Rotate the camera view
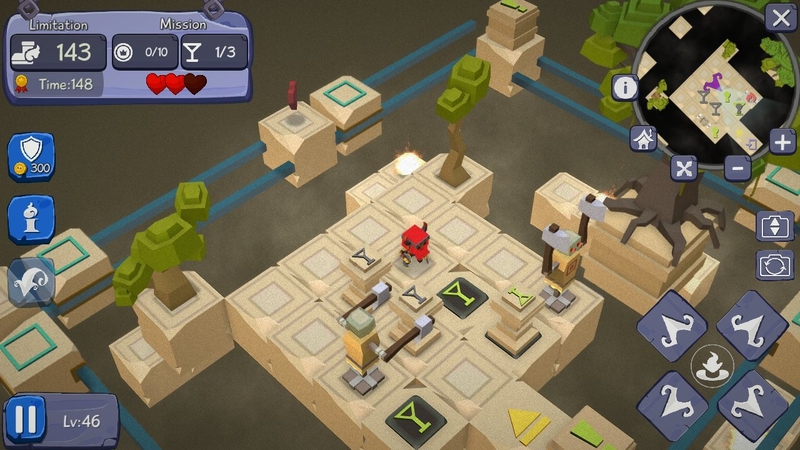The height and width of the screenshot is (450, 800). [775, 265]
